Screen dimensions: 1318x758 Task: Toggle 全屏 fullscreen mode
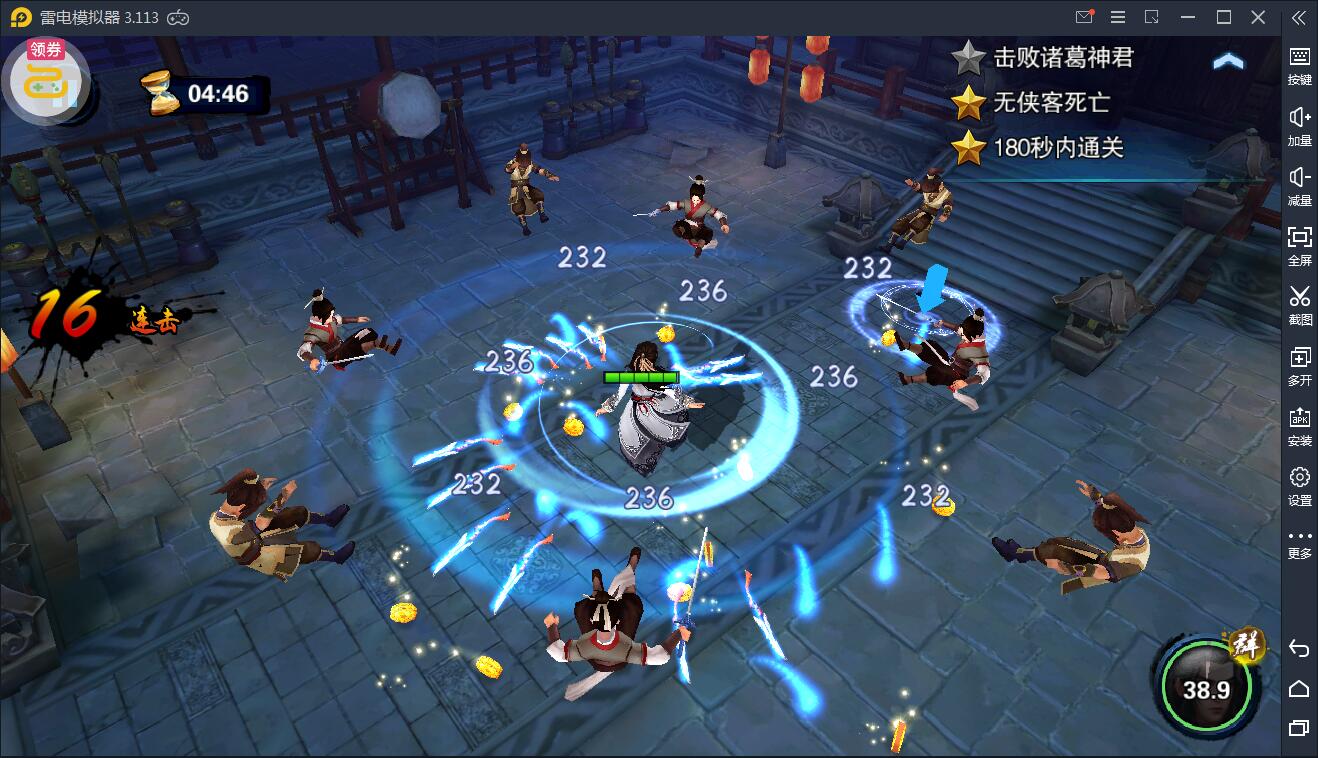click(x=1299, y=245)
